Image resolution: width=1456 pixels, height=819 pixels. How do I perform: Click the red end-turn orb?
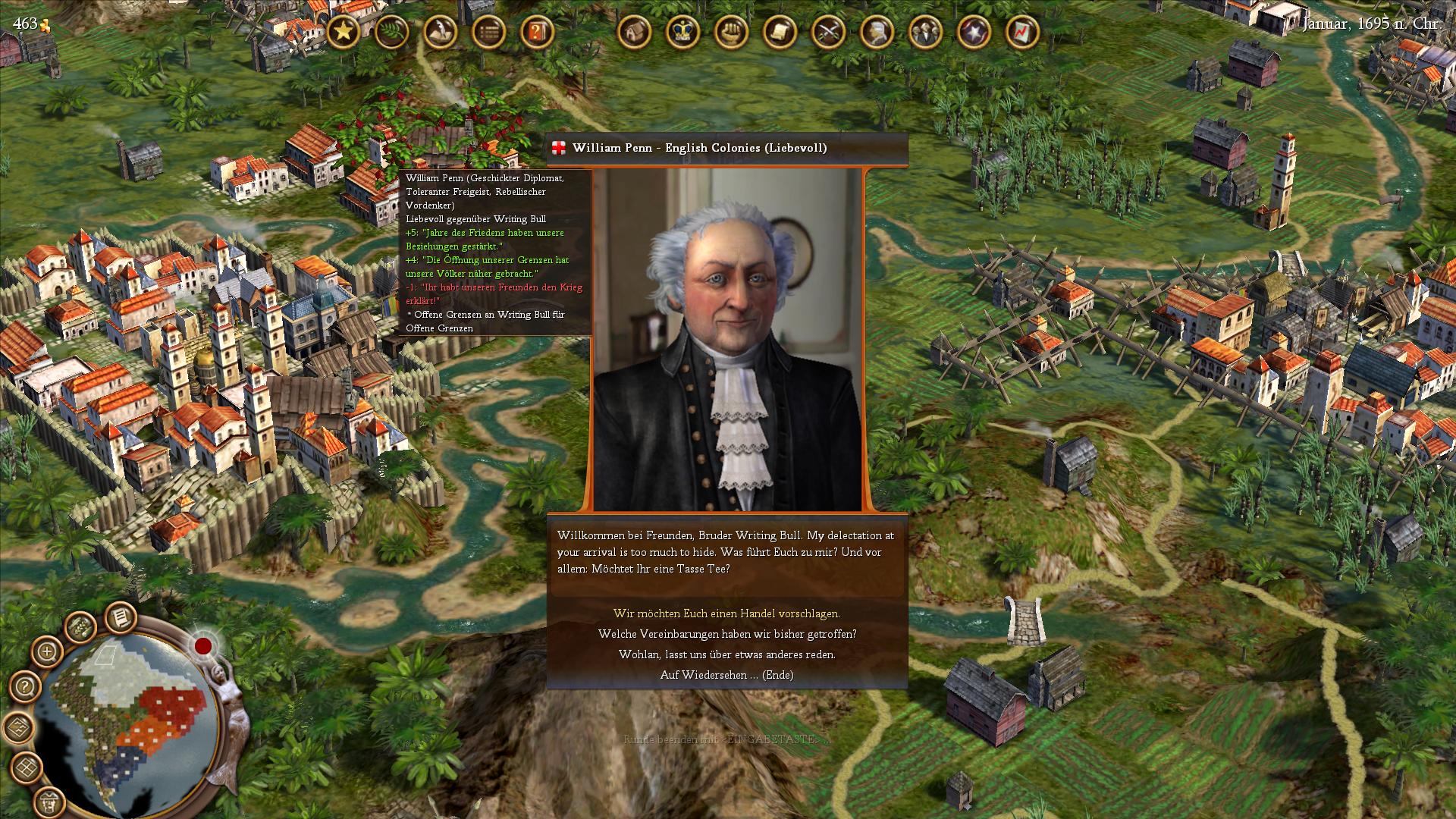pos(202,646)
